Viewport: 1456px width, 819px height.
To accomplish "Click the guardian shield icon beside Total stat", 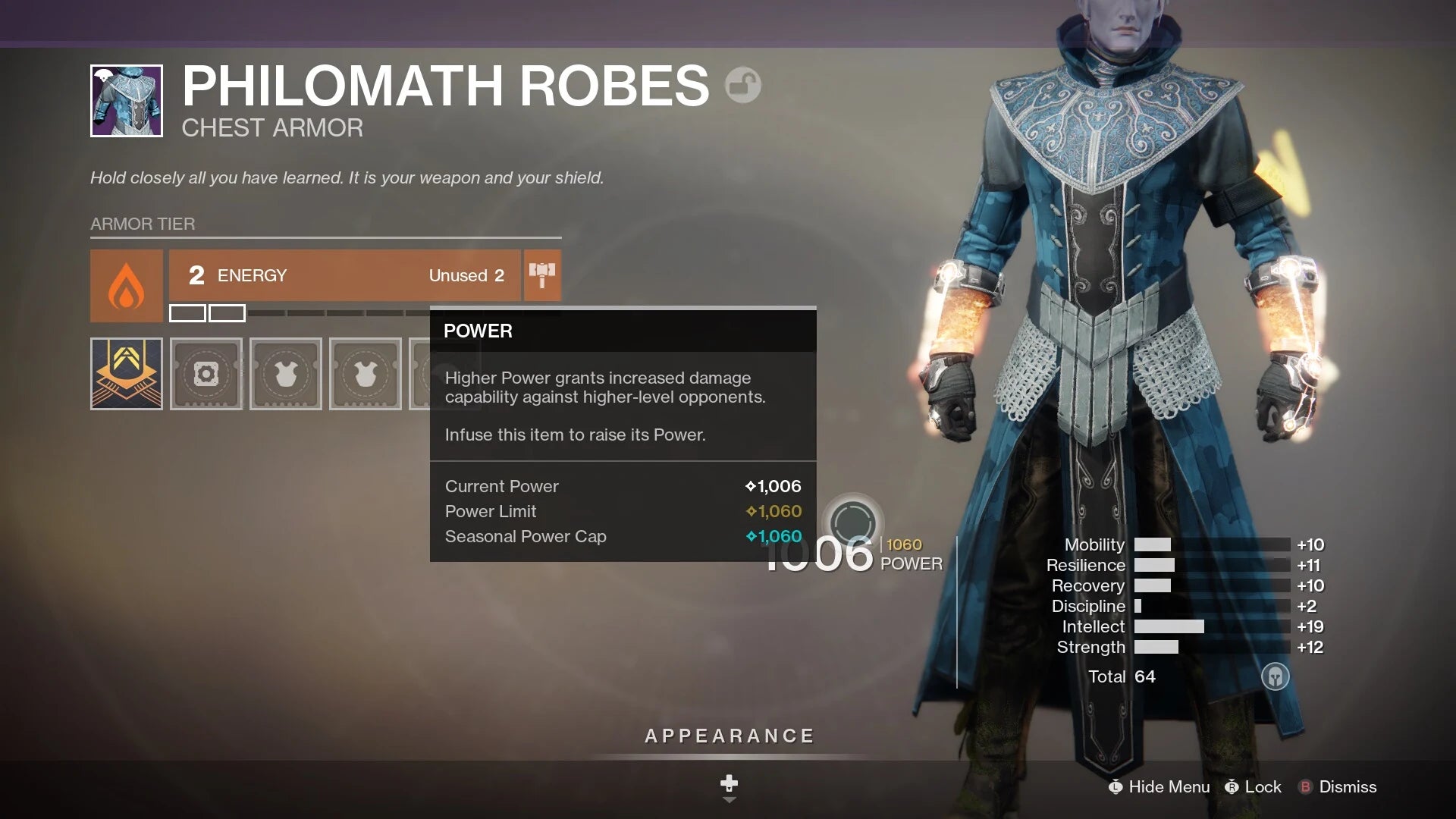I will pyautogui.click(x=1274, y=676).
